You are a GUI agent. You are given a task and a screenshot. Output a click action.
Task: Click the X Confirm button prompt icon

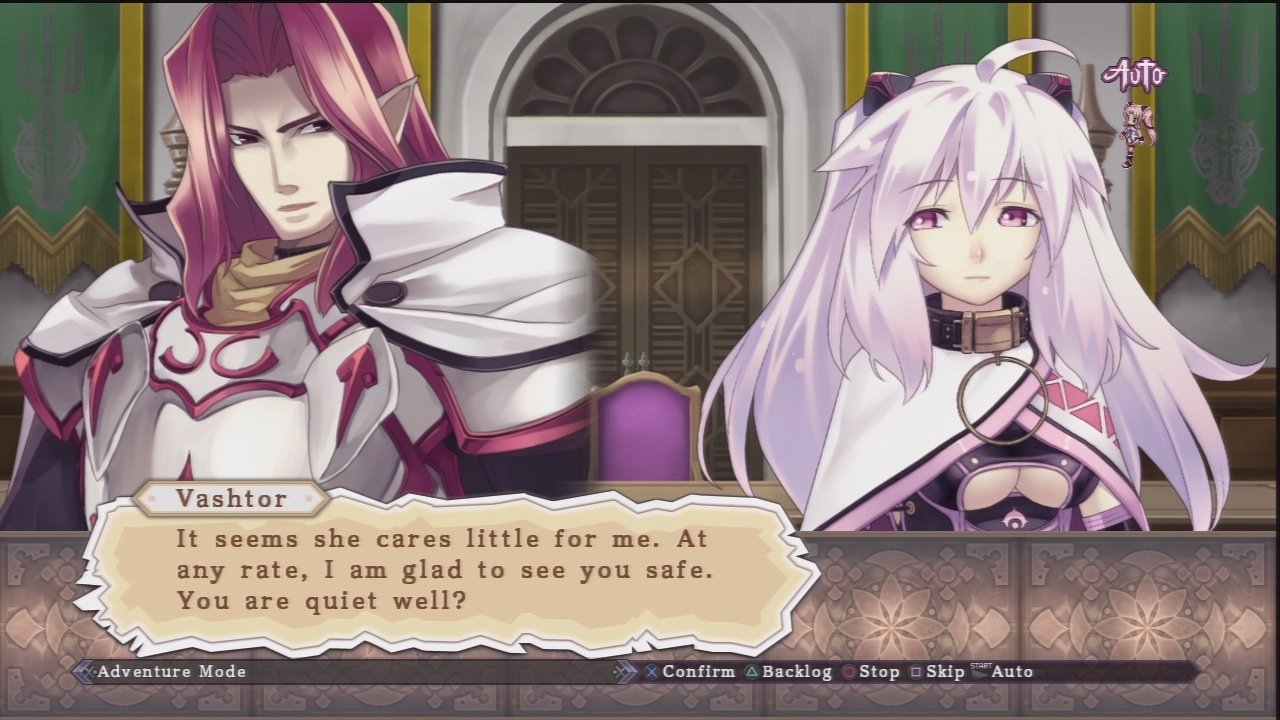coord(652,671)
